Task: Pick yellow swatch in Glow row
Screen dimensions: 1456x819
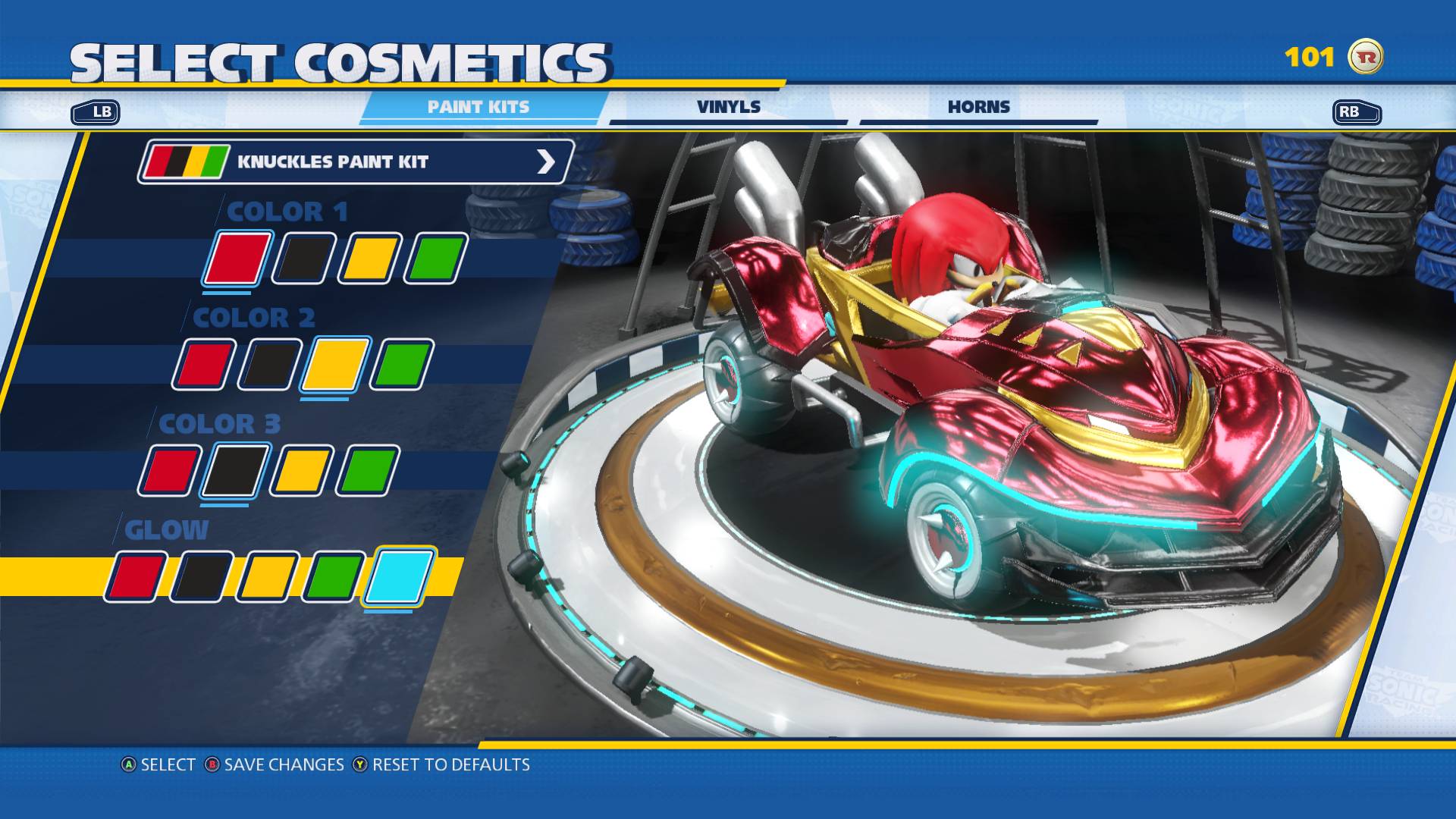Action: (x=268, y=577)
